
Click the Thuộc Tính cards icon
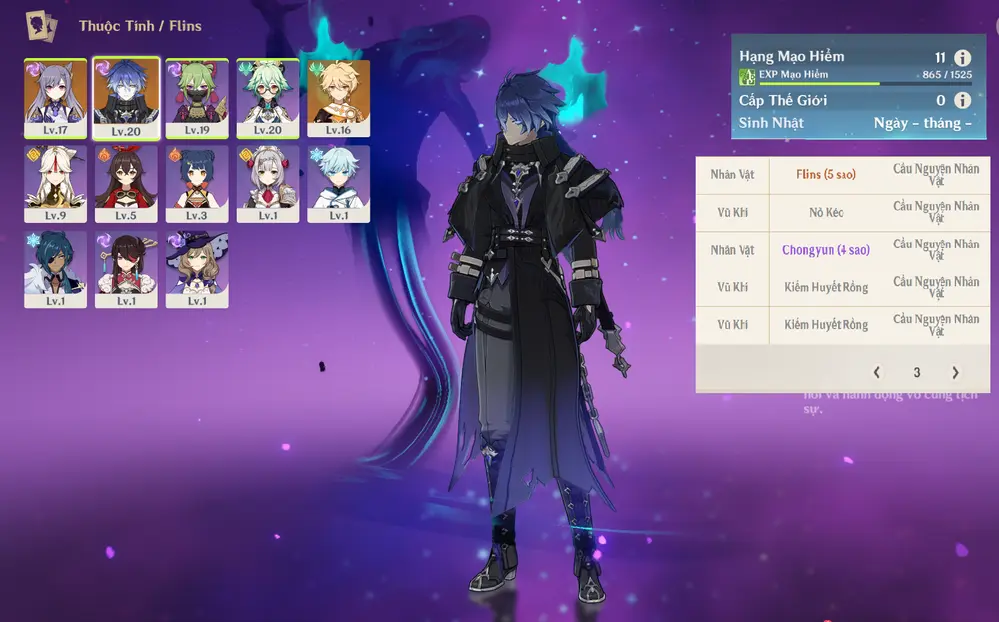(41, 24)
